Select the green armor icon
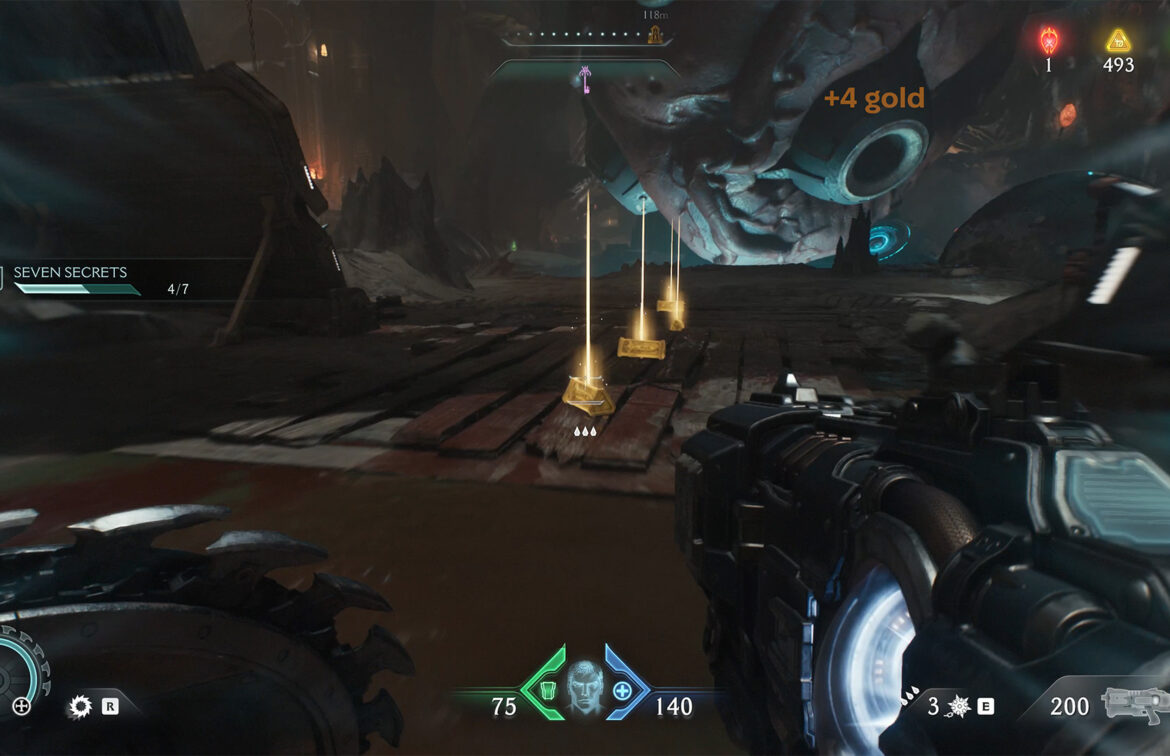Screen dimensions: 1170x756 click(x=546, y=689)
